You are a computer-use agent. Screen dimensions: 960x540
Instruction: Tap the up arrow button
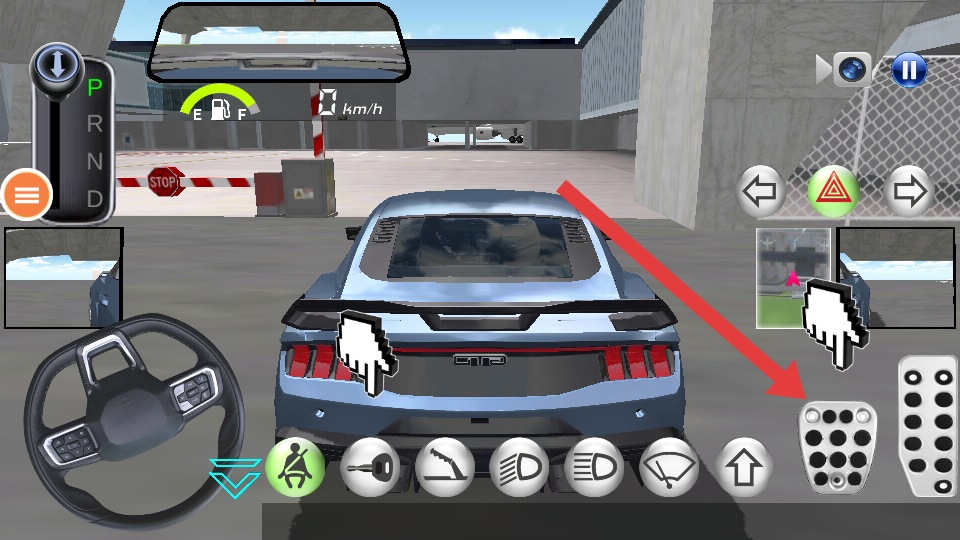coord(745,467)
